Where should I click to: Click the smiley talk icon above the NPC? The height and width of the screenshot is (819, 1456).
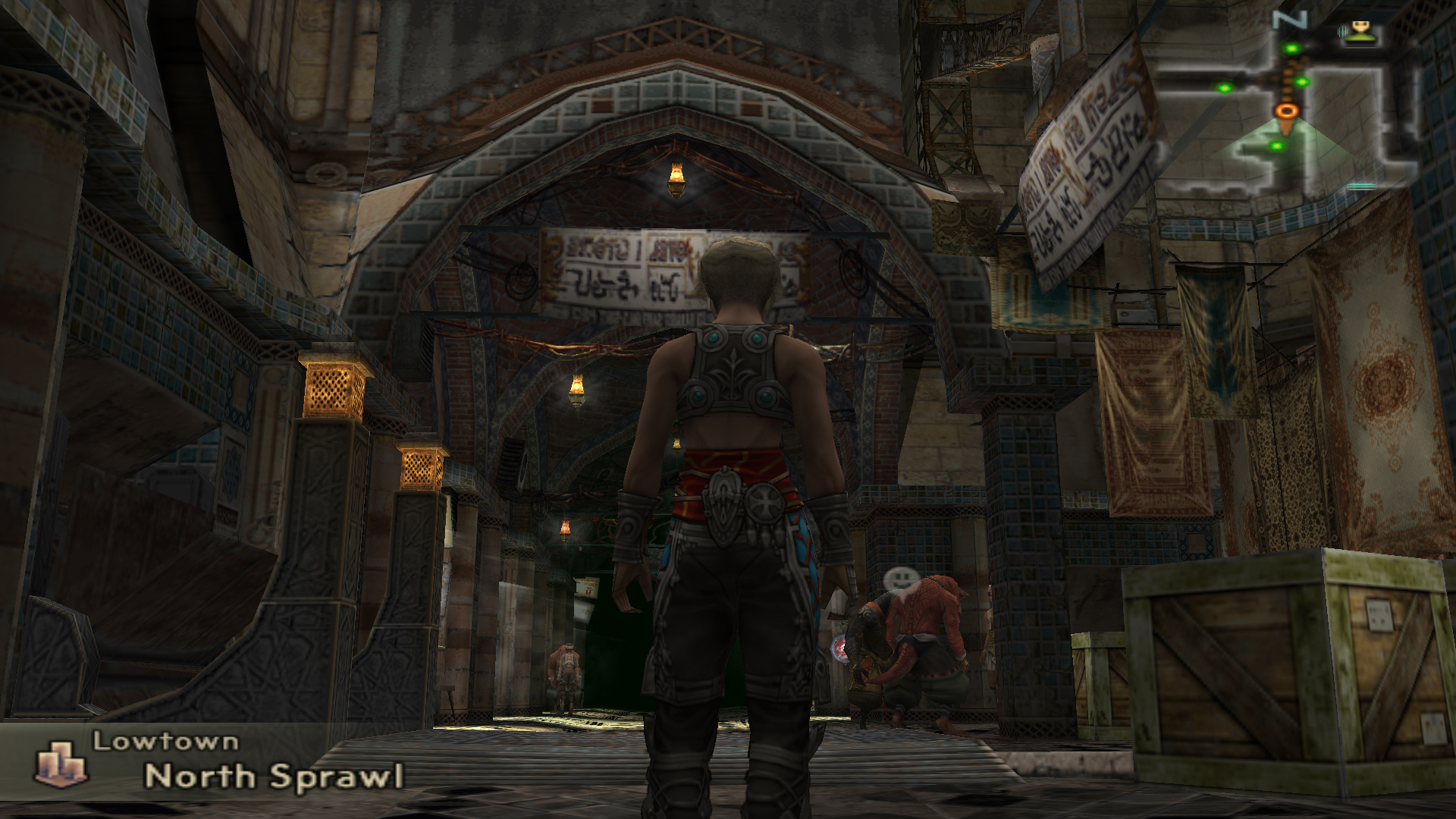tap(897, 579)
